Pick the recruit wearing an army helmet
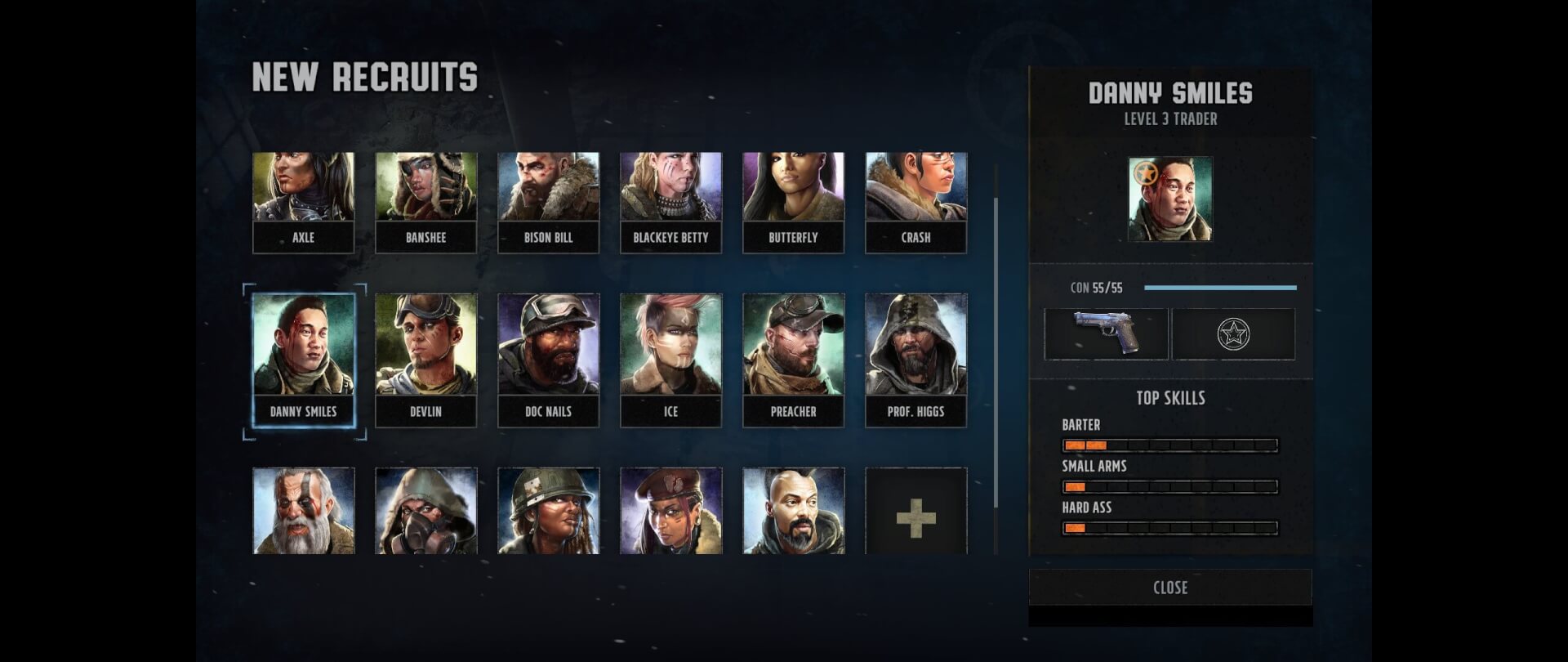The width and height of the screenshot is (1568, 662). (x=548, y=512)
